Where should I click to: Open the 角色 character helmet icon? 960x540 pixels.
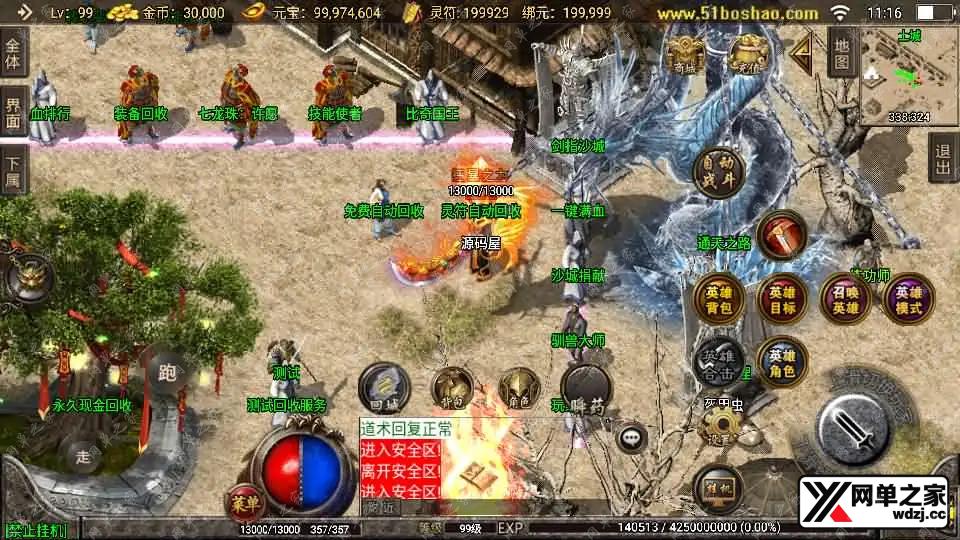pos(519,389)
